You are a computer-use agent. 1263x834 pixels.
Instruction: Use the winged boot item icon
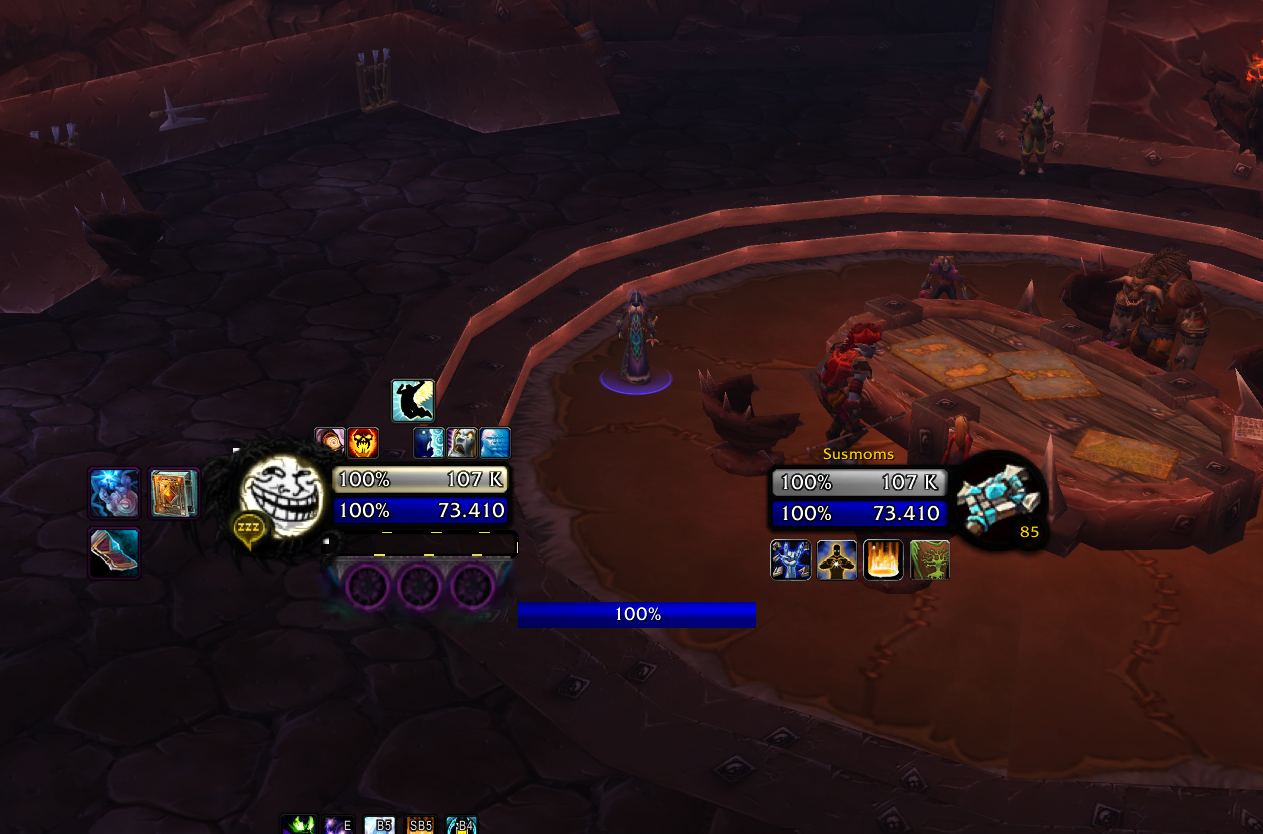pos(114,553)
